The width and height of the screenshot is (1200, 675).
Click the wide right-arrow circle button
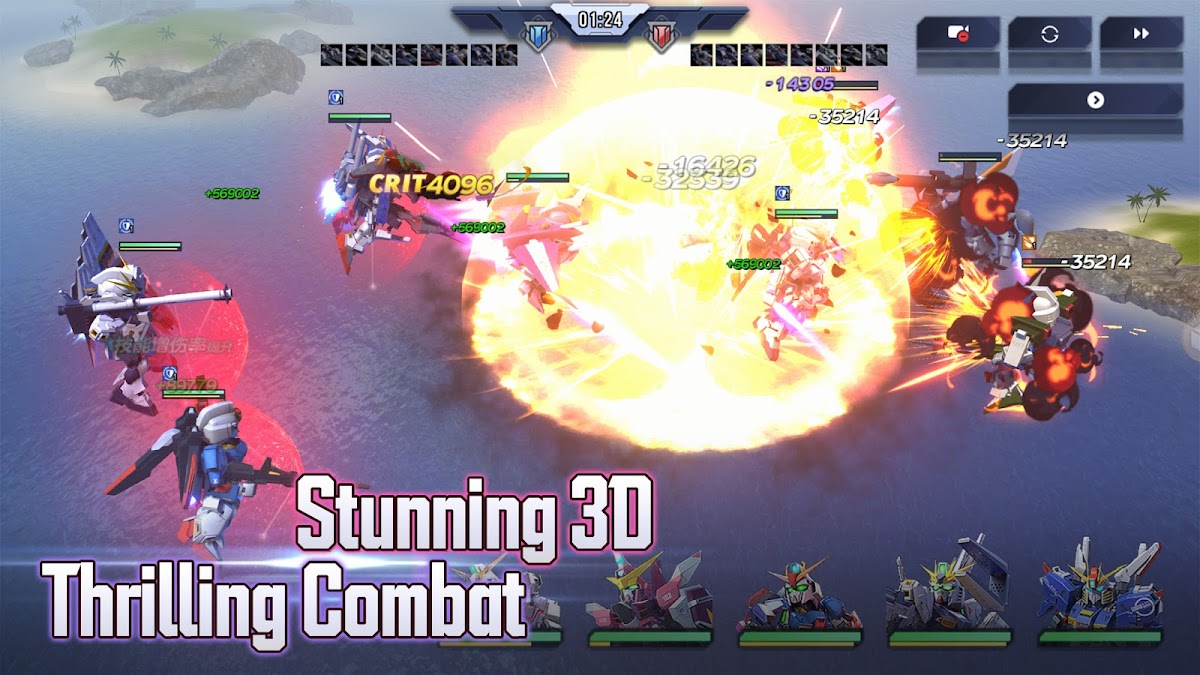(1095, 100)
